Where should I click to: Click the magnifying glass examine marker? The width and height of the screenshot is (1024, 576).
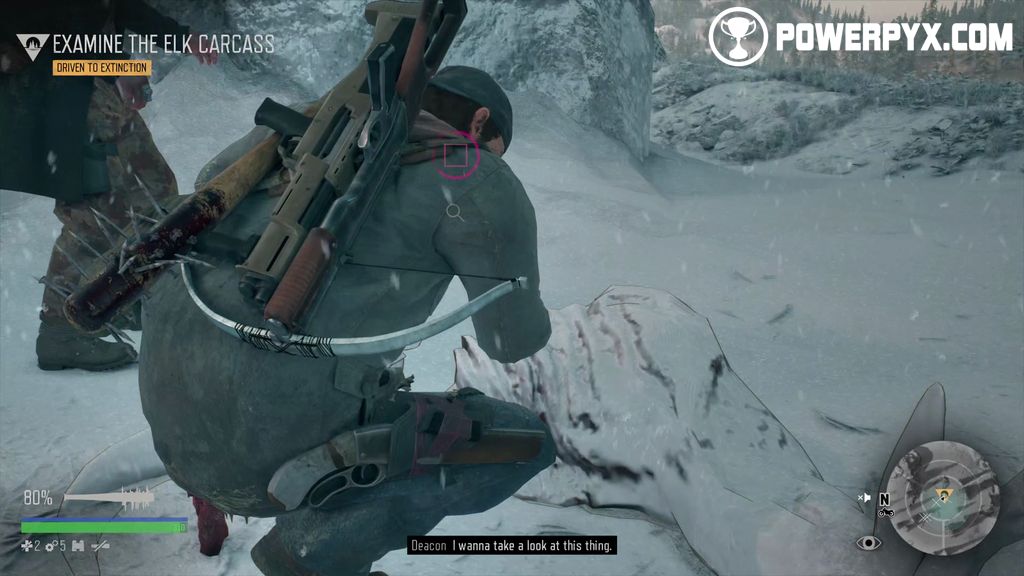[x=454, y=211]
